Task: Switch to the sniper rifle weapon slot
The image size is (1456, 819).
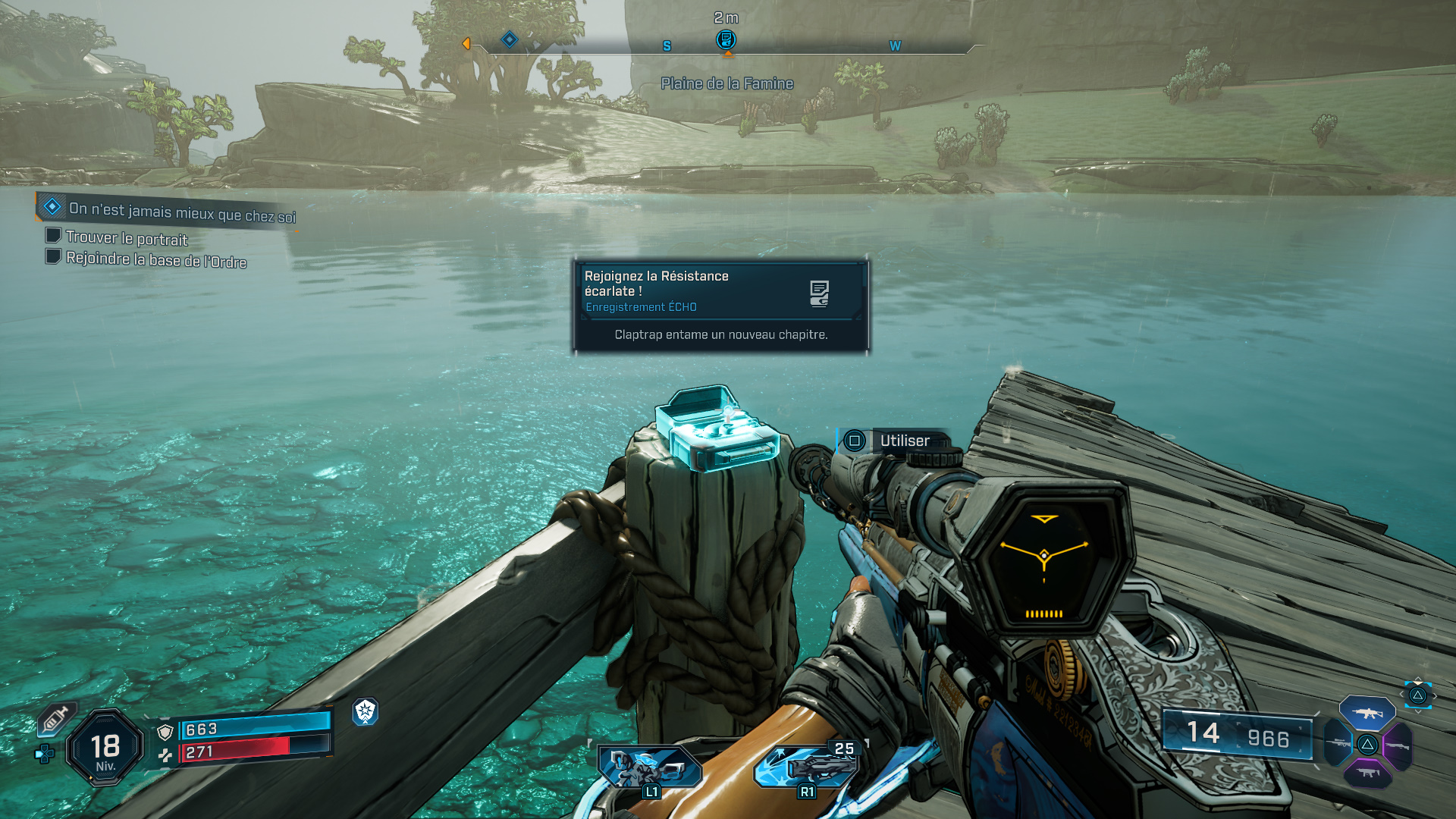Action: coord(1338,744)
